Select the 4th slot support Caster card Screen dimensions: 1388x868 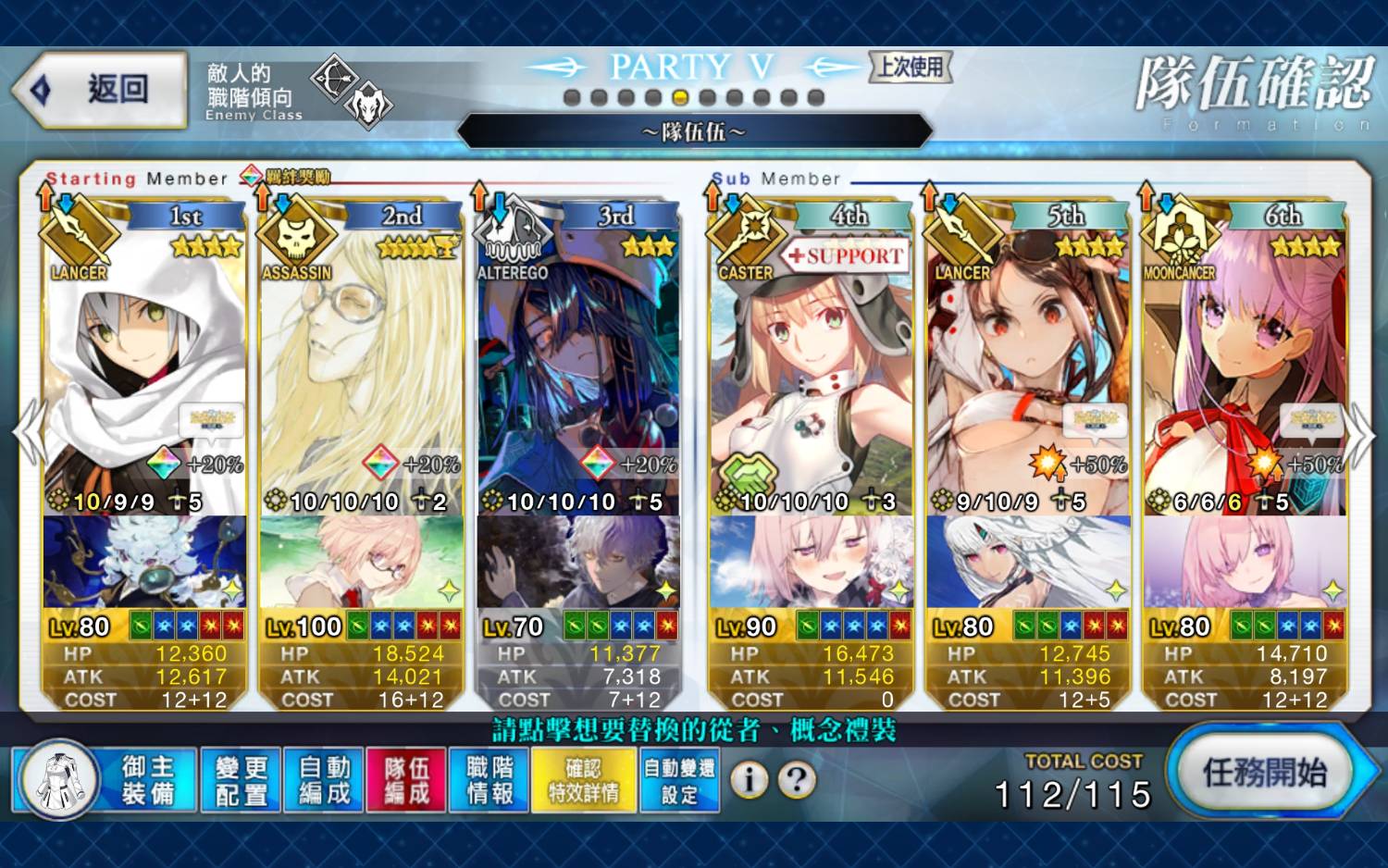coord(811,370)
